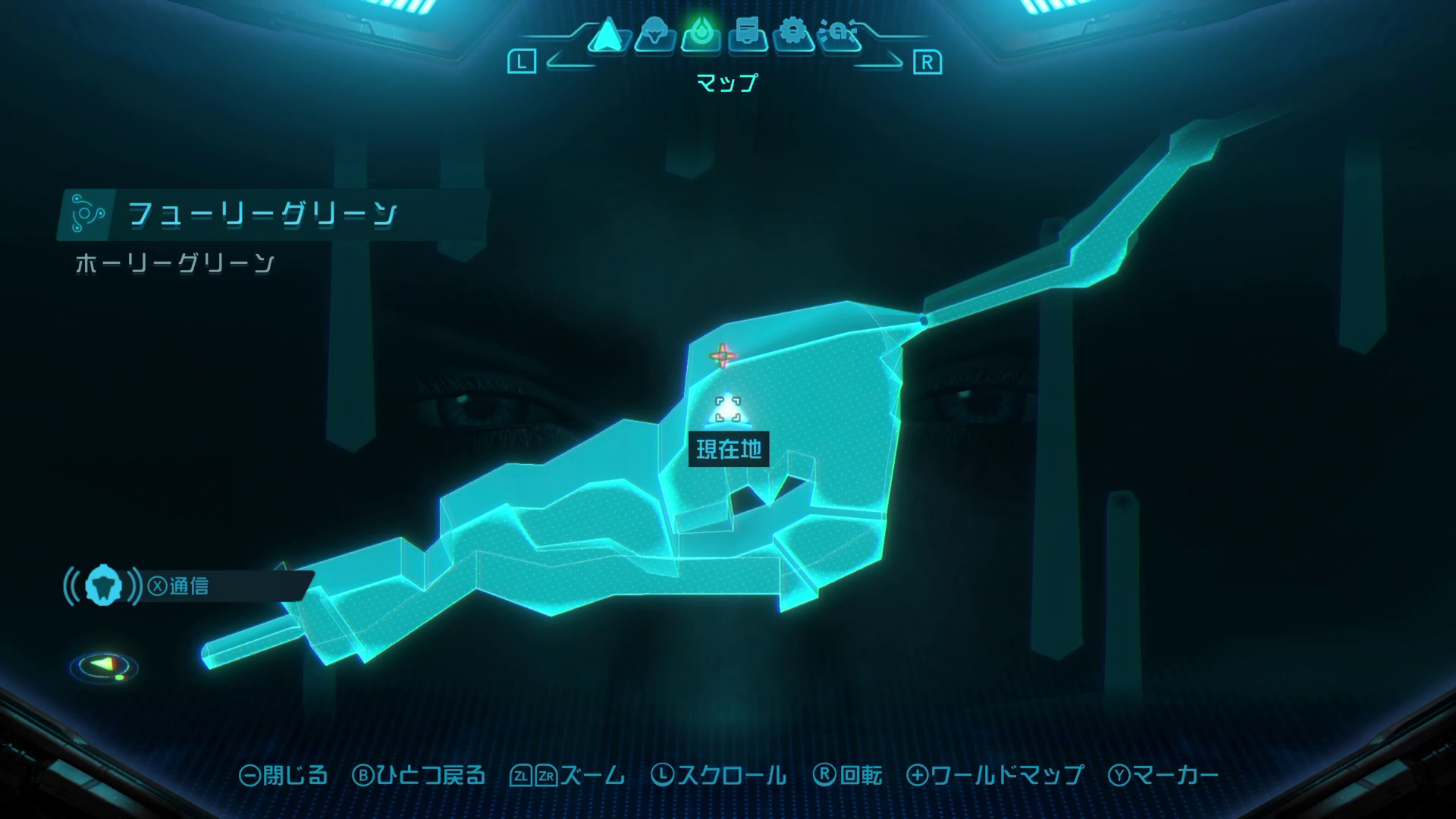This screenshot has height=819, width=1456.
Task: Go back with ひとつ戻る
Action: coord(419,775)
